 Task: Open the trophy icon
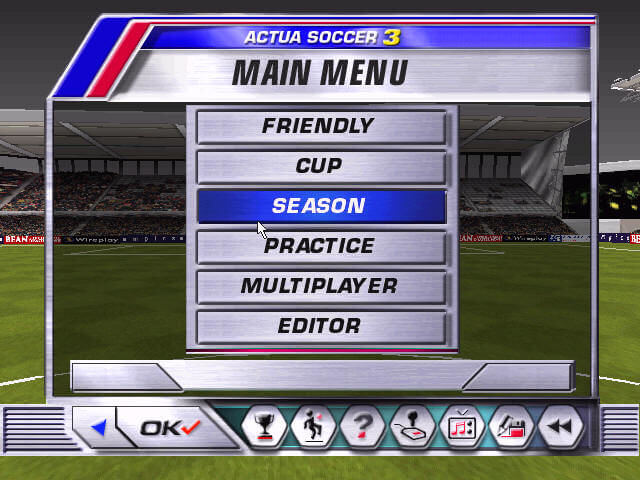[x=265, y=428]
